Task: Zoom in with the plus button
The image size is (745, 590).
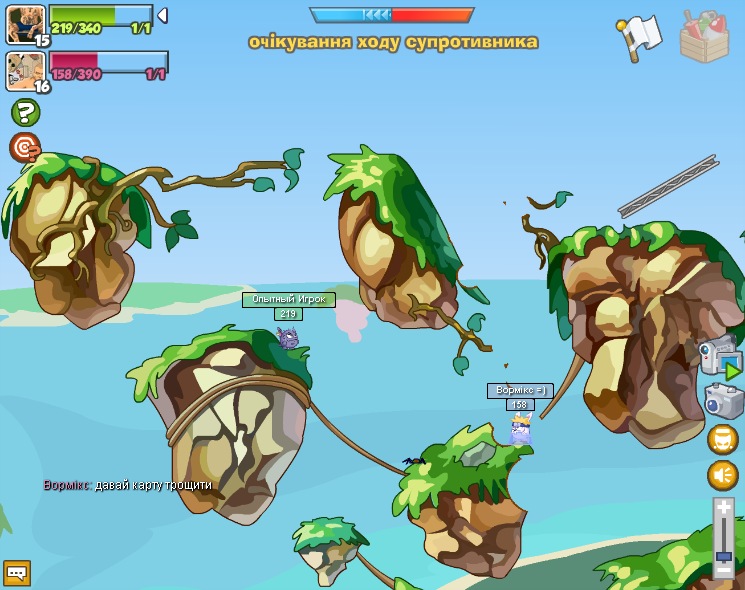Action: tap(724, 508)
